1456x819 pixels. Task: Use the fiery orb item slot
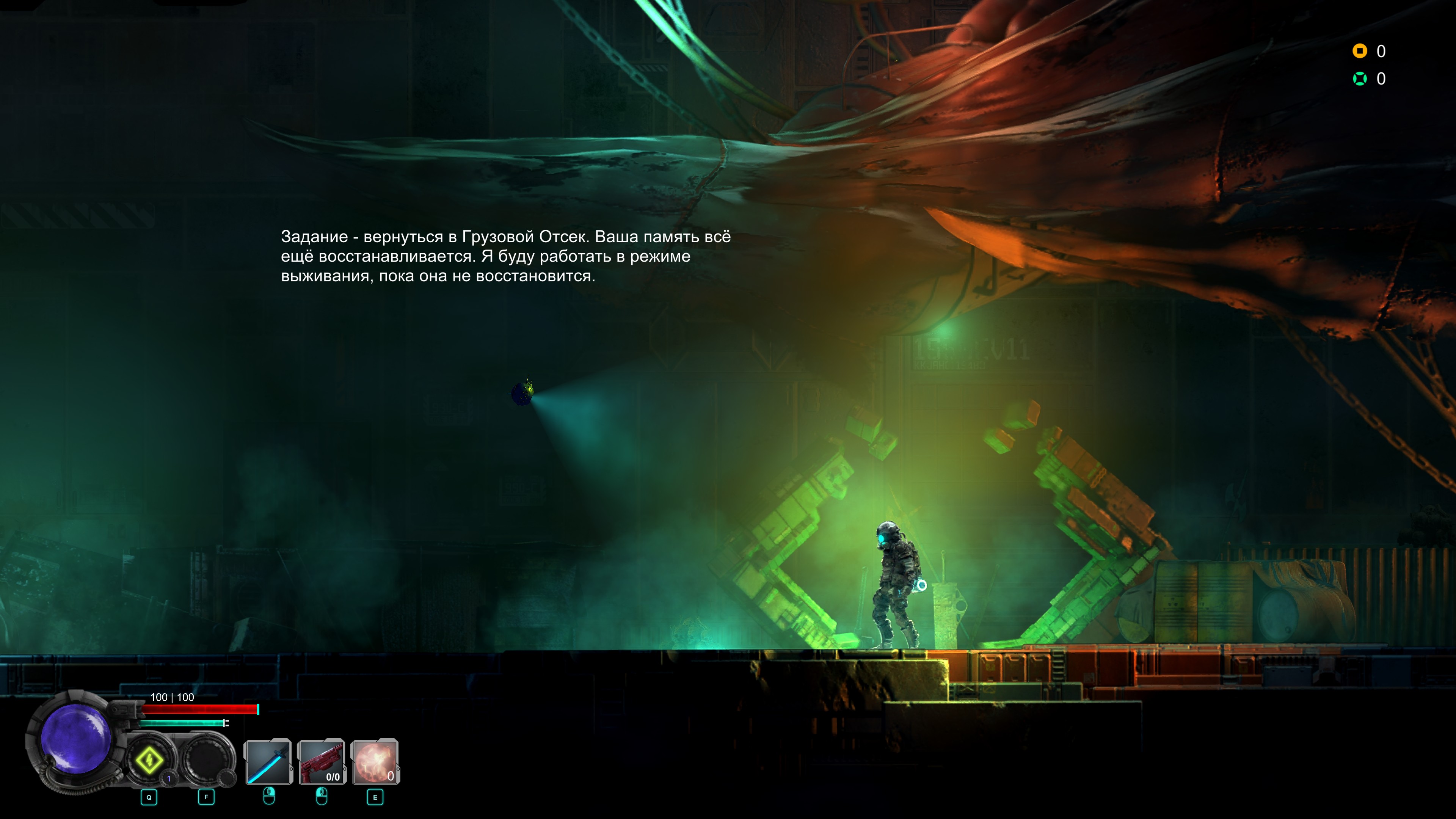coord(375,762)
